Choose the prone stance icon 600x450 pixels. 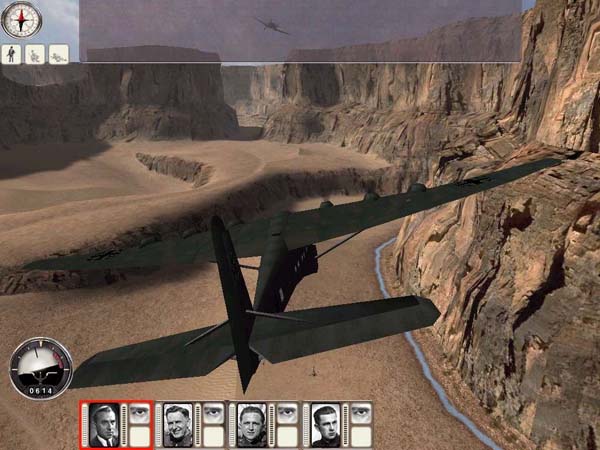[x=59, y=54]
